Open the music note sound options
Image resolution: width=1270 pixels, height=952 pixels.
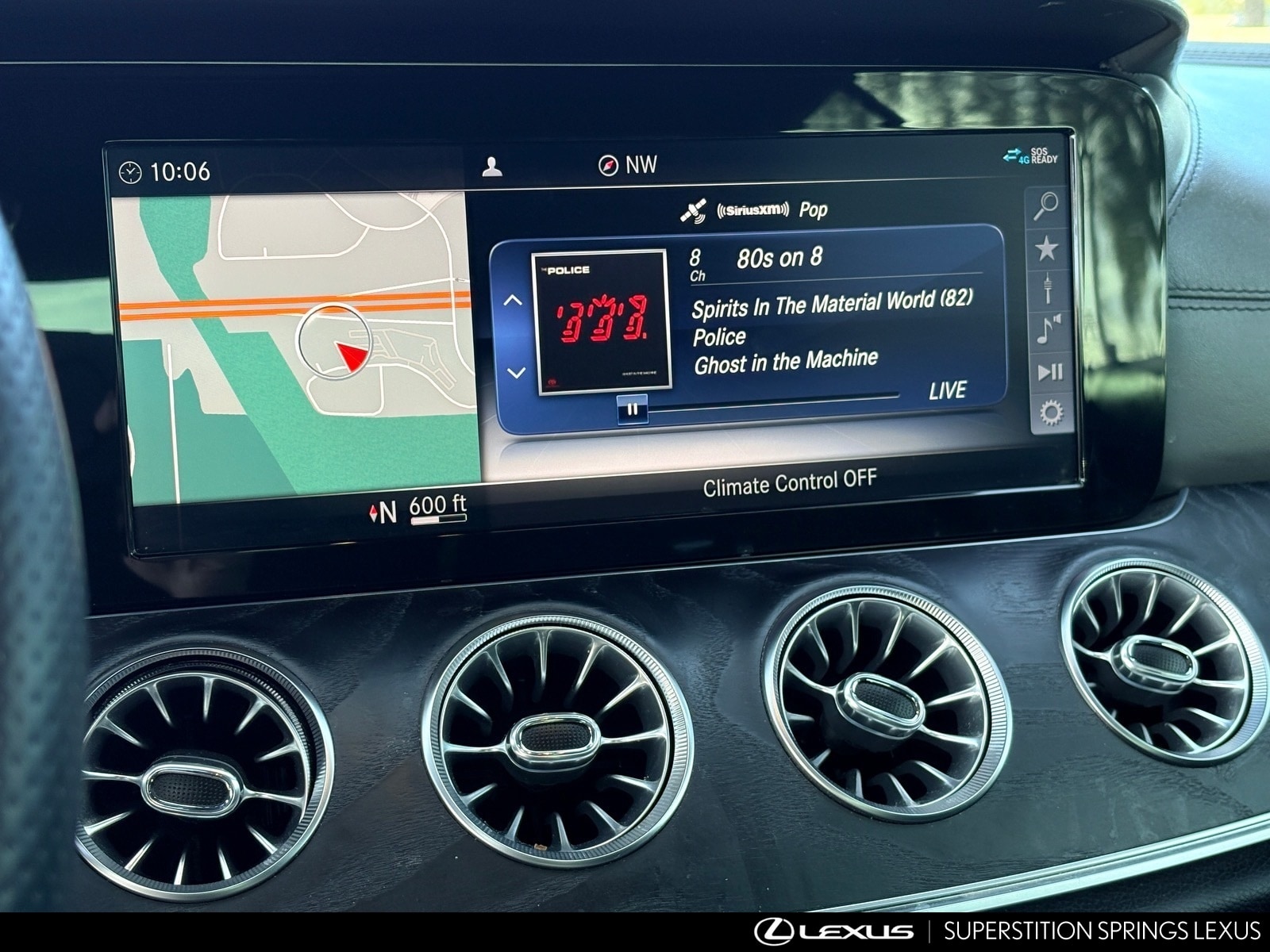[1048, 329]
